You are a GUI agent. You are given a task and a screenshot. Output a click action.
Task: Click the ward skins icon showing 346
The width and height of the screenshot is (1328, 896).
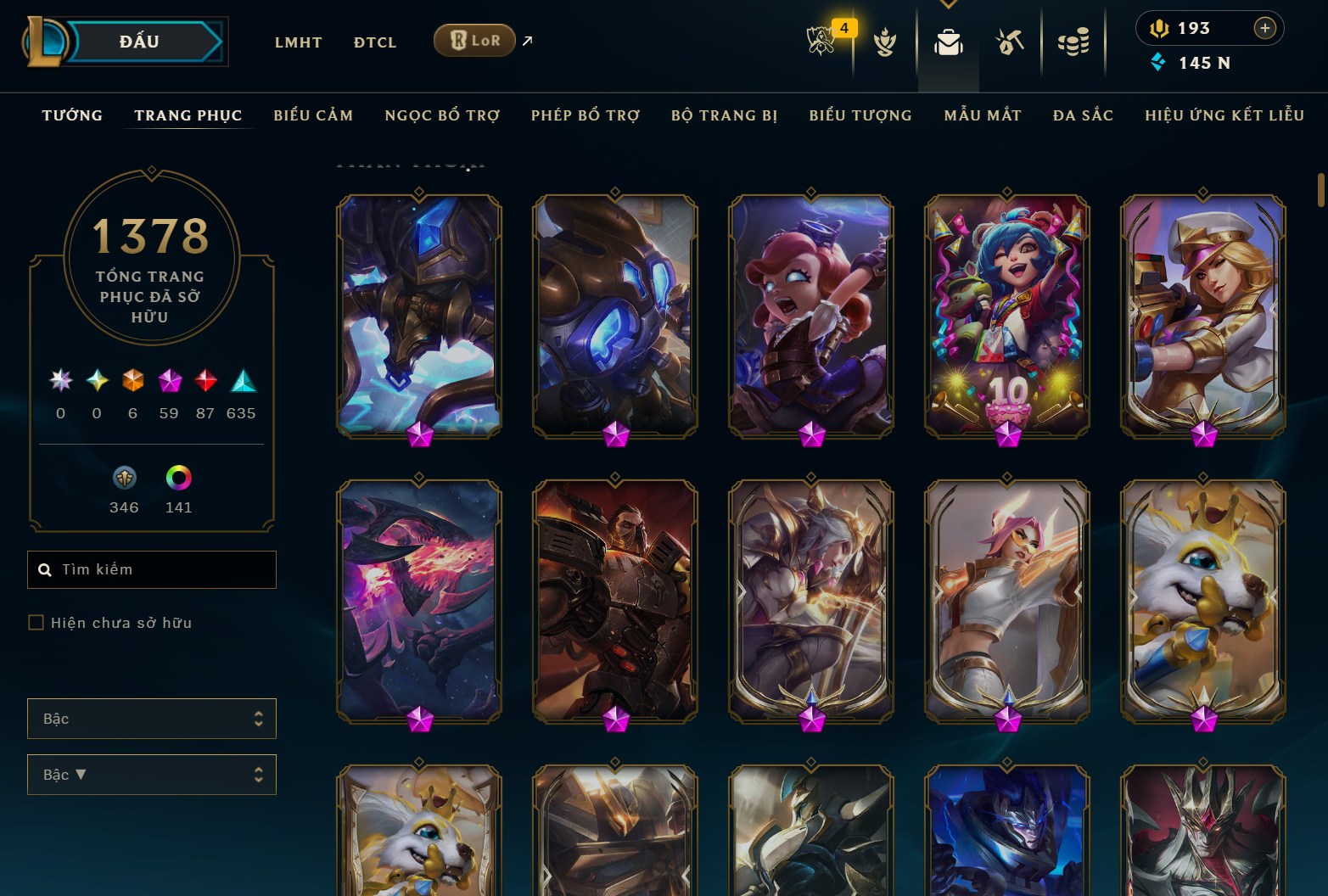(124, 478)
